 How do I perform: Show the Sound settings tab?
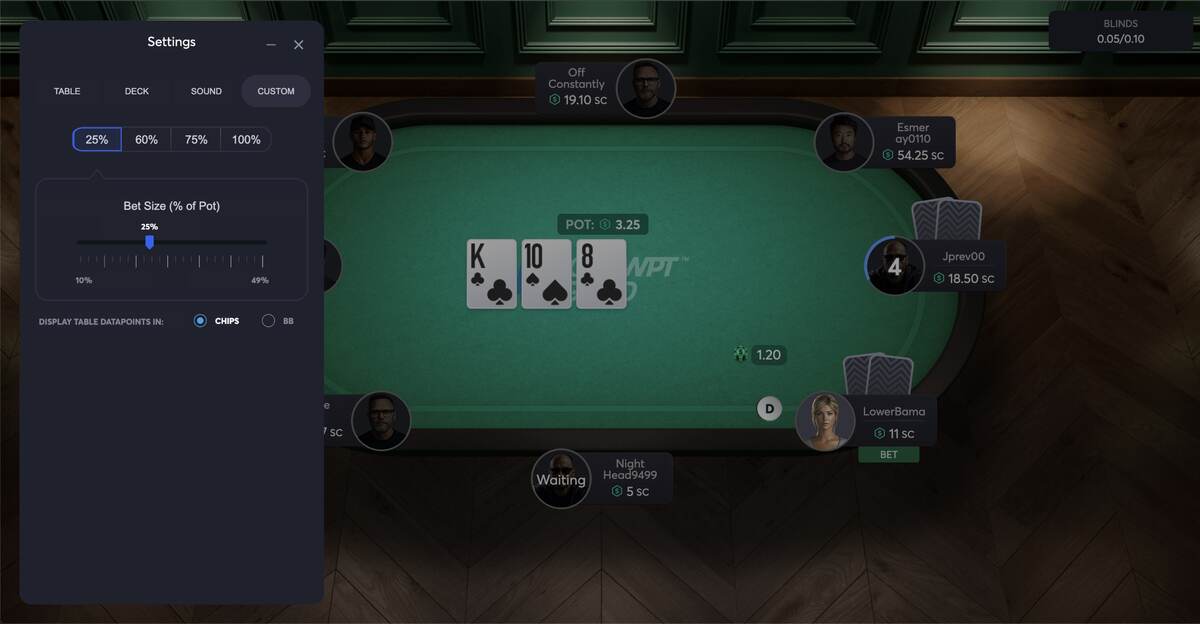(206, 91)
